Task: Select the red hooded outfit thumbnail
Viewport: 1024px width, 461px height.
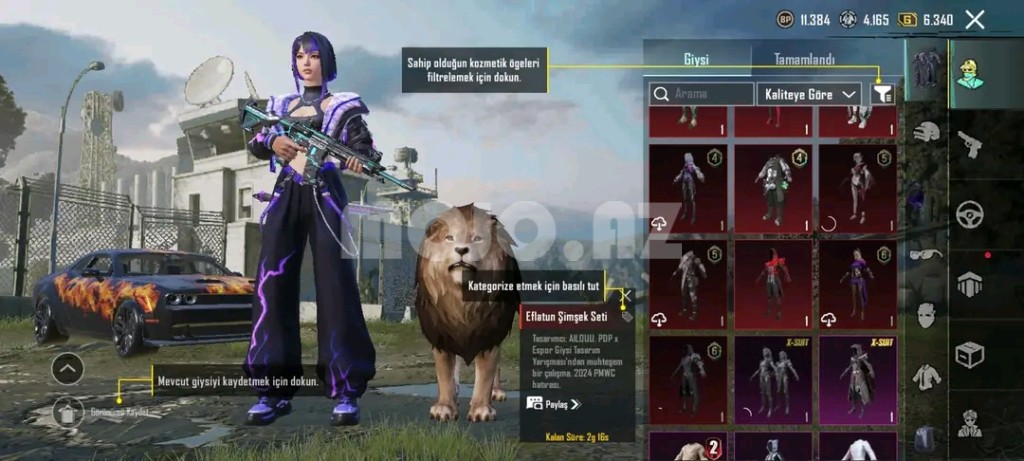Action: tap(772, 284)
